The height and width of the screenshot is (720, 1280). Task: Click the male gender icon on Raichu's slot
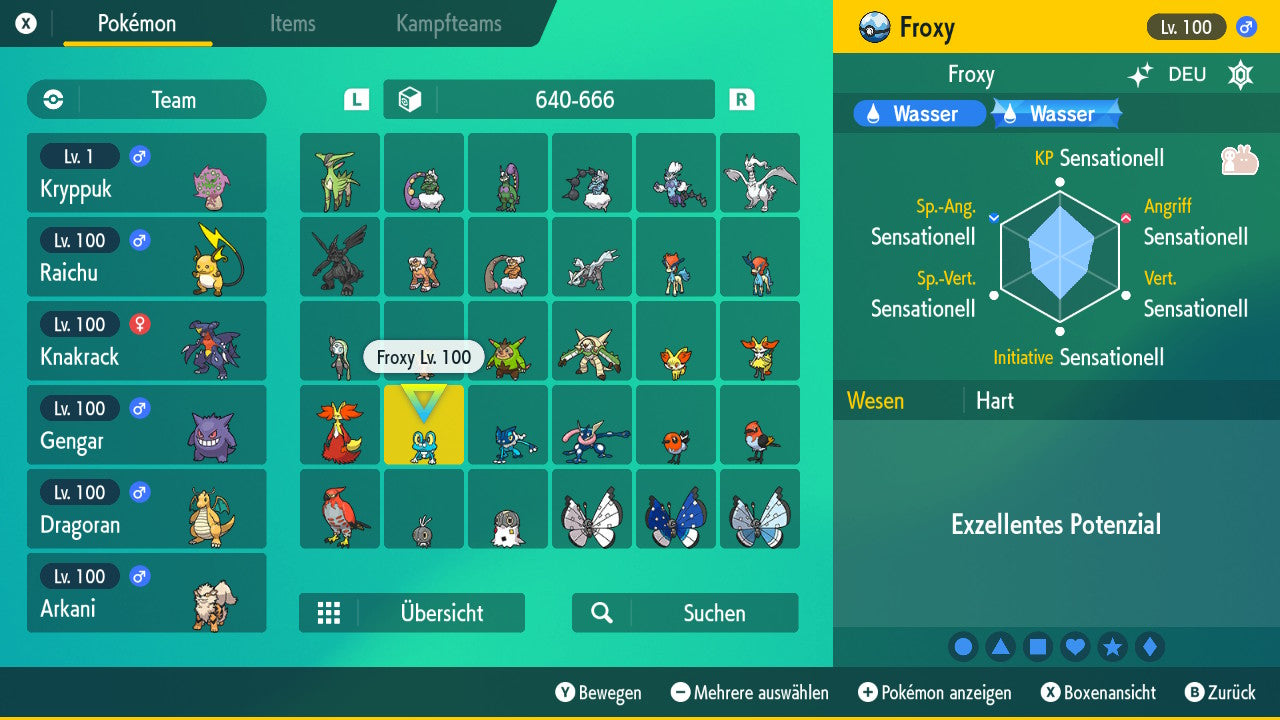(x=138, y=240)
